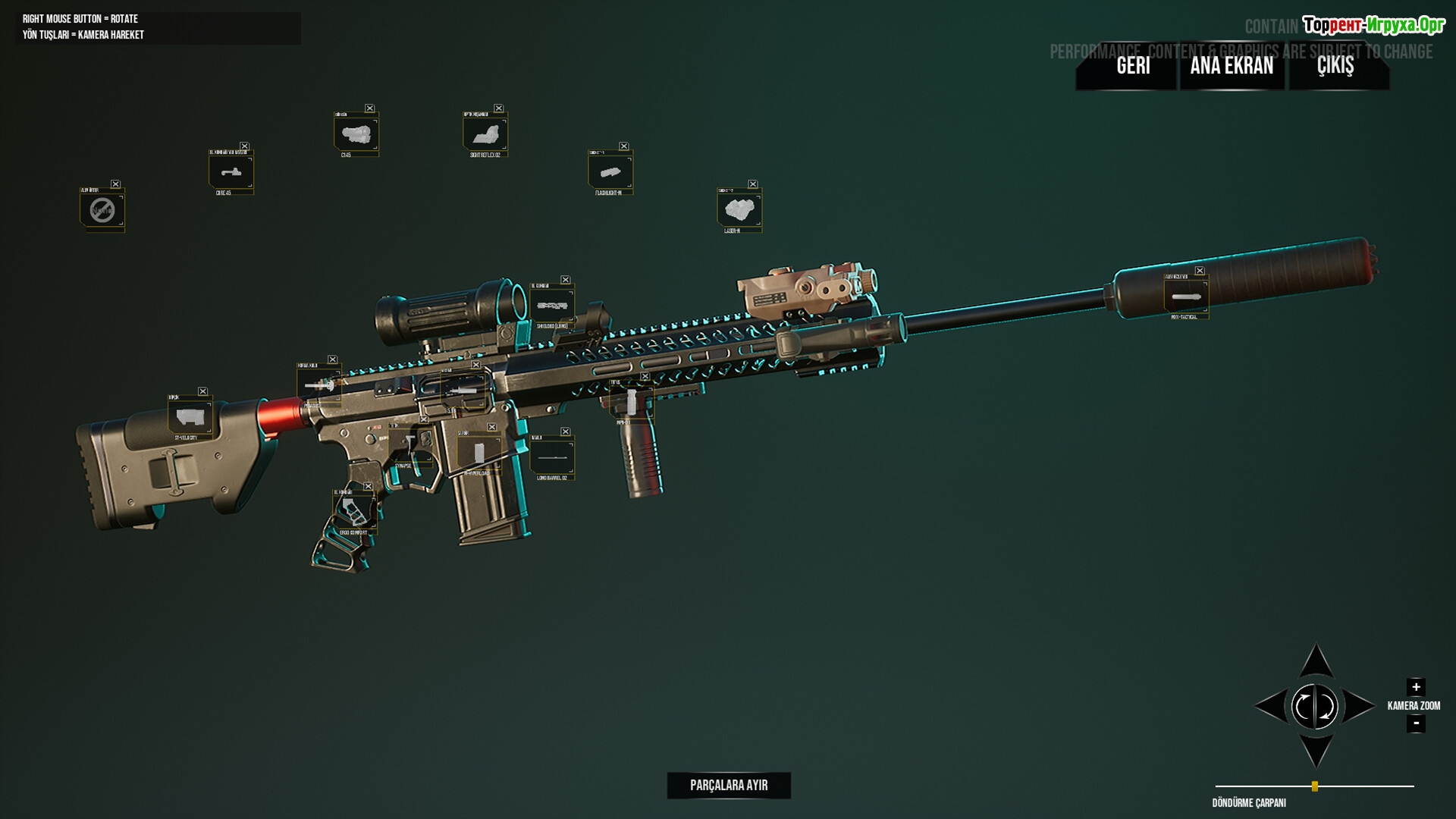Click the center rotate camera control
1456x819 pixels.
pos(1315,706)
